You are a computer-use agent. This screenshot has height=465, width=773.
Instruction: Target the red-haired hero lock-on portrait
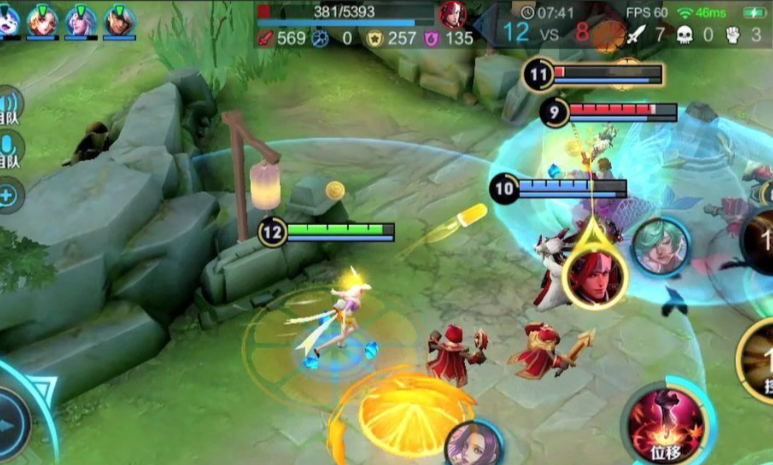594,274
